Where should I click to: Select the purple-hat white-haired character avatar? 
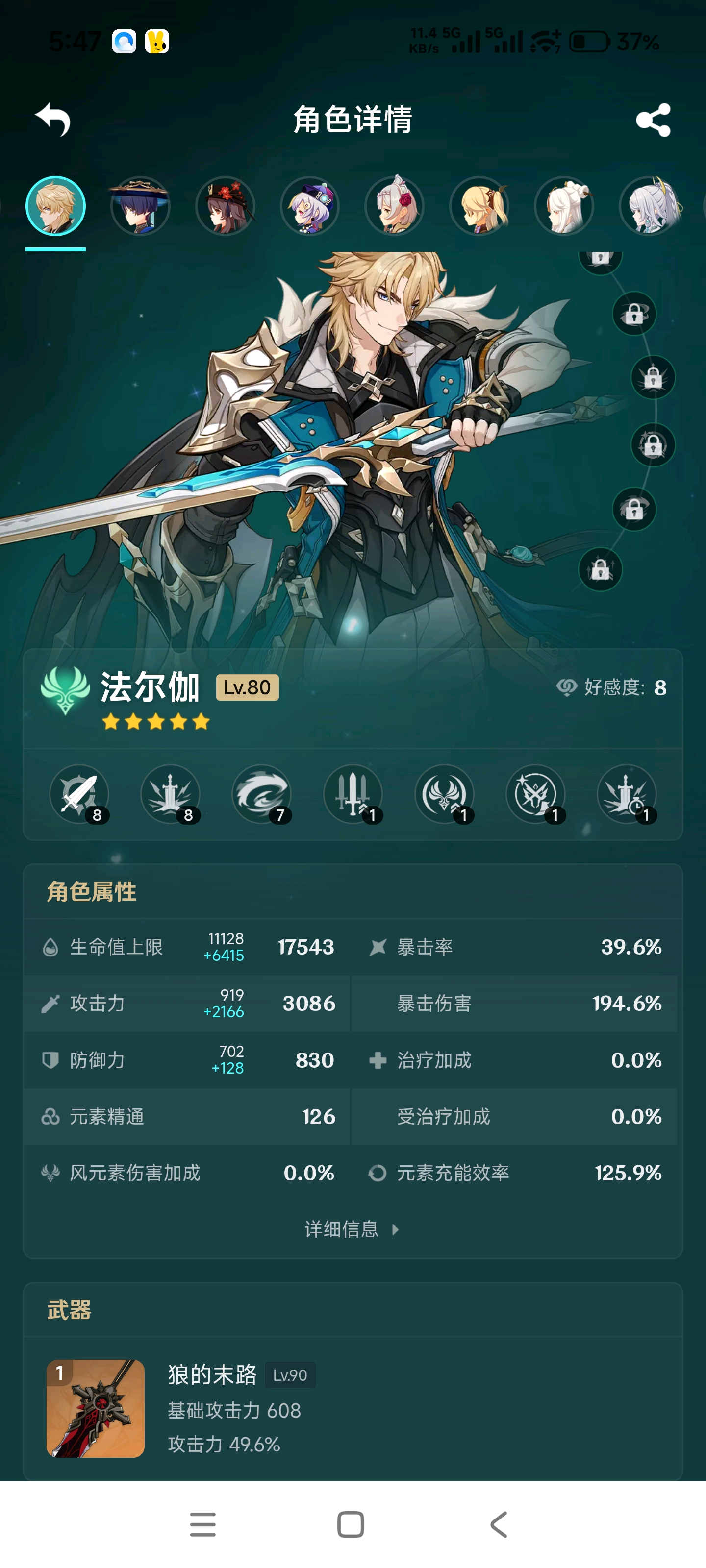click(309, 206)
